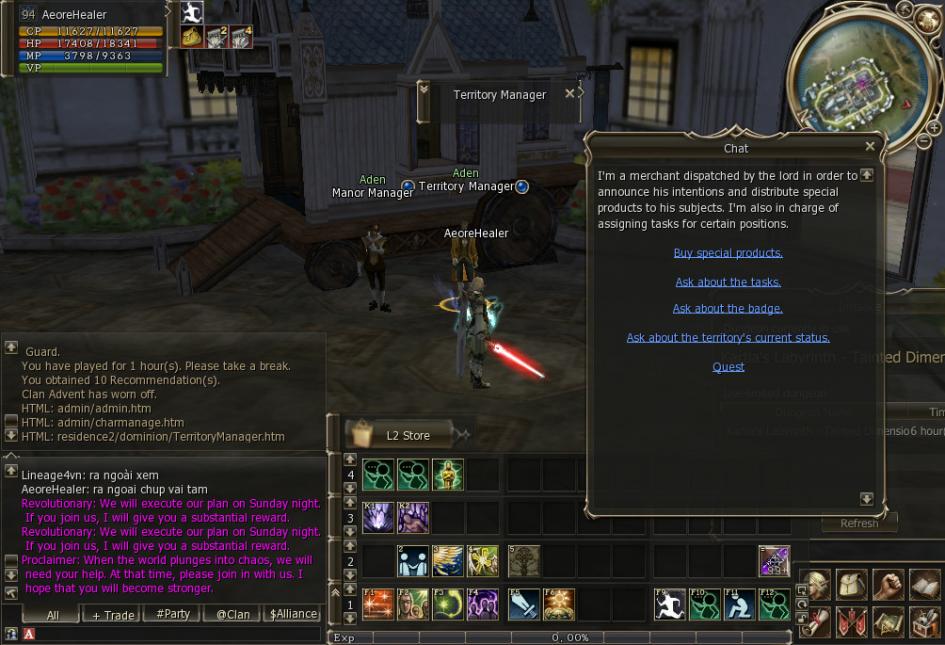
Task: Close the Territory Manager target window
Action: pos(570,93)
